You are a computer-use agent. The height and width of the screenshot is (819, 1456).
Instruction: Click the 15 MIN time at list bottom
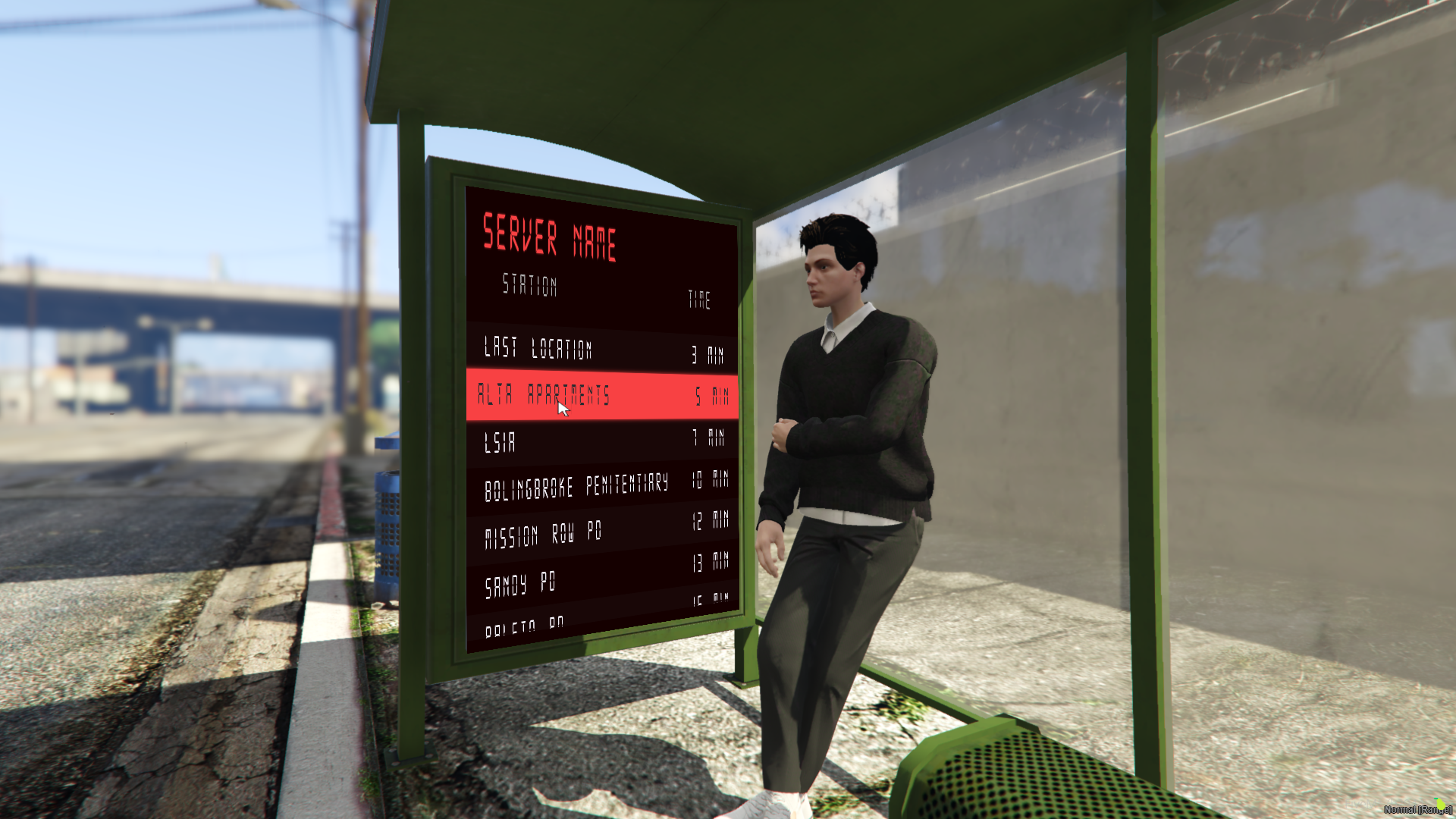pos(711,600)
